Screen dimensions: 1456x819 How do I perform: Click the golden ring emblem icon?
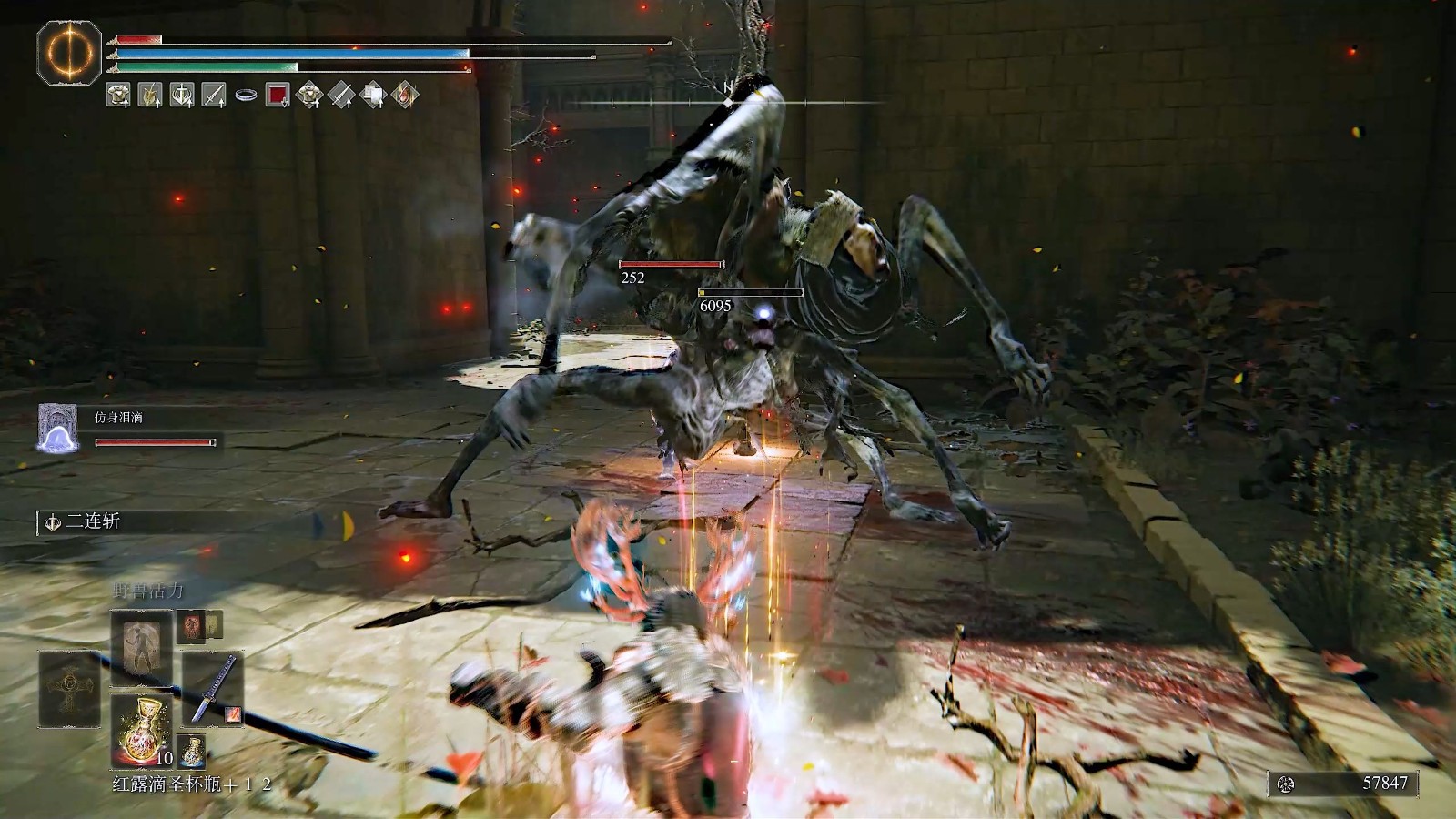point(69,54)
